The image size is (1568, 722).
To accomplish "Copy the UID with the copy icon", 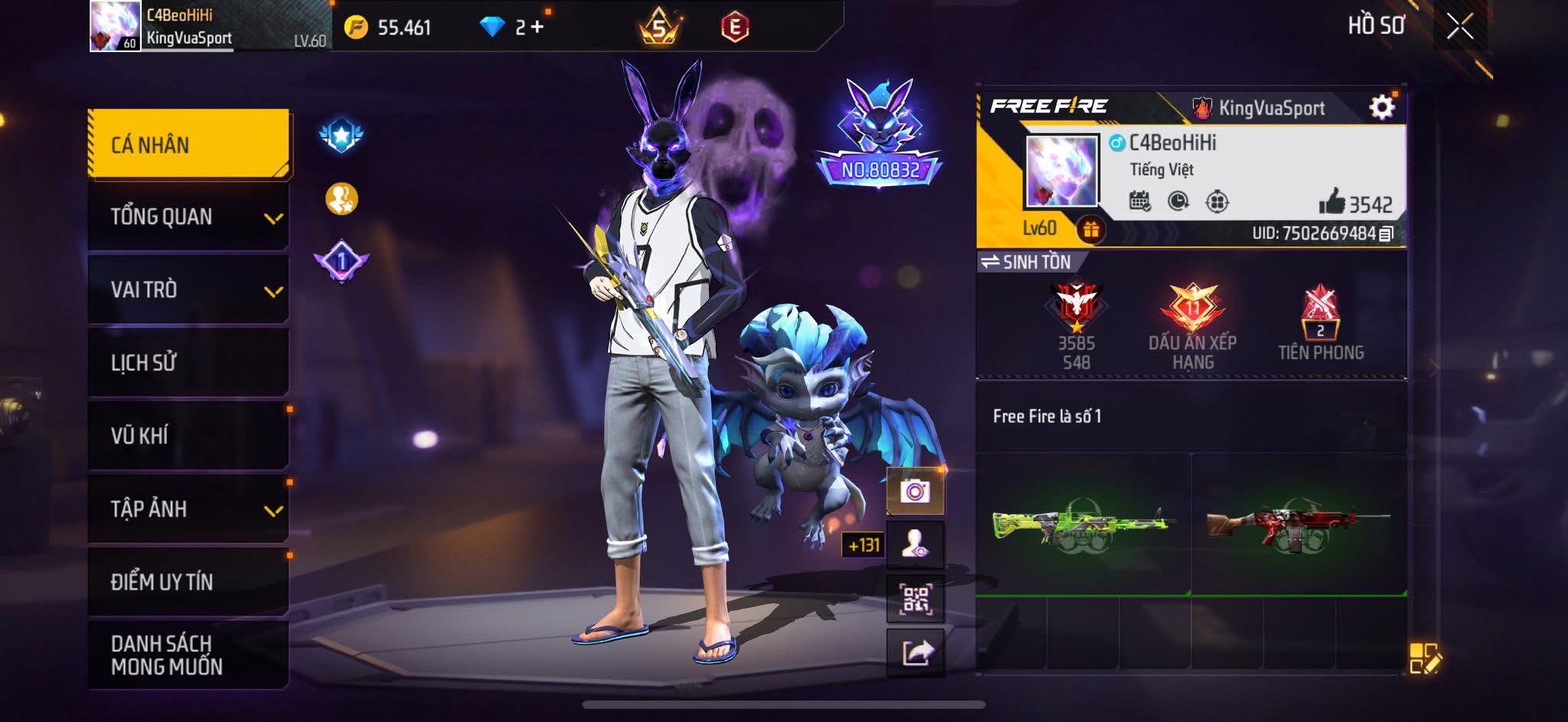I will [x=1386, y=234].
